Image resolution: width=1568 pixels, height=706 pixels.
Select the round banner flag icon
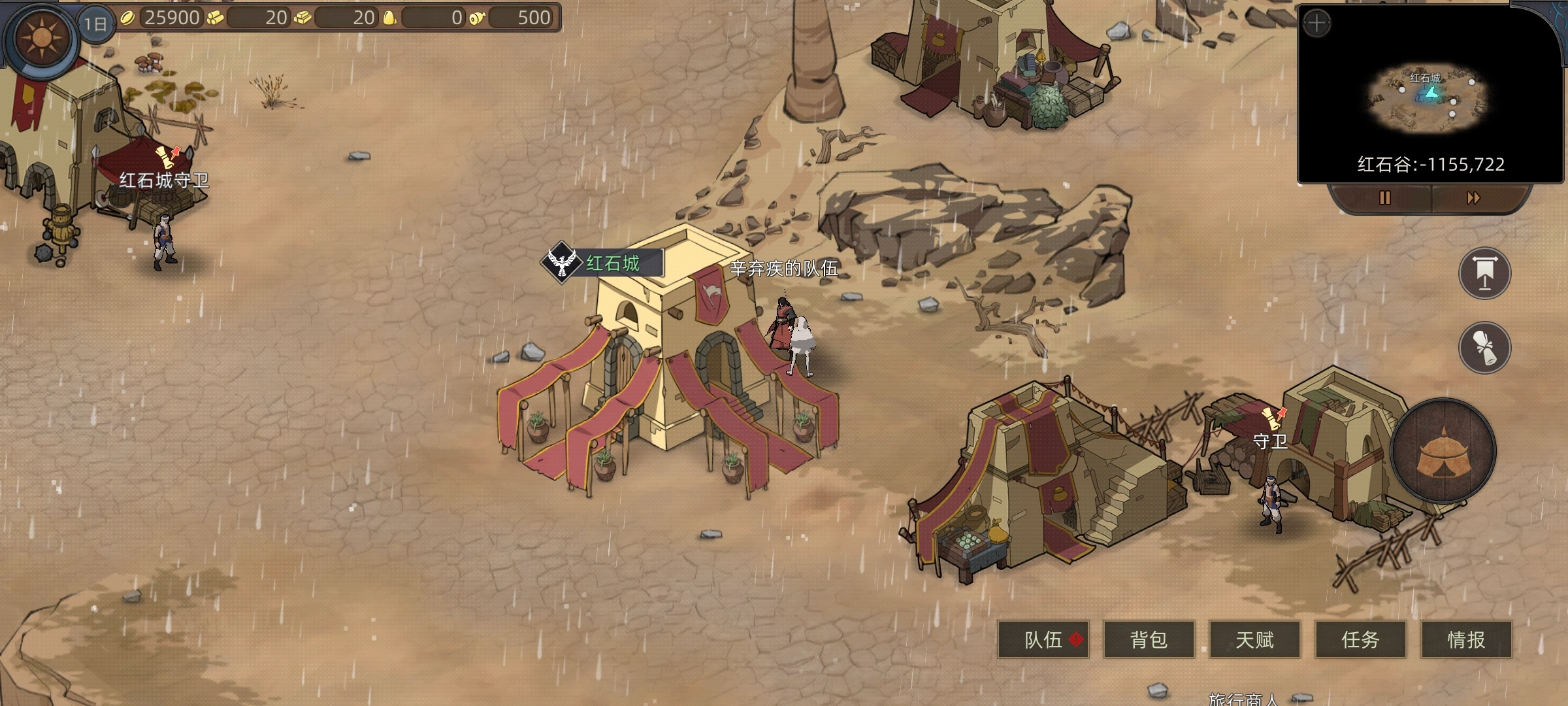click(x=1484, y=273)
